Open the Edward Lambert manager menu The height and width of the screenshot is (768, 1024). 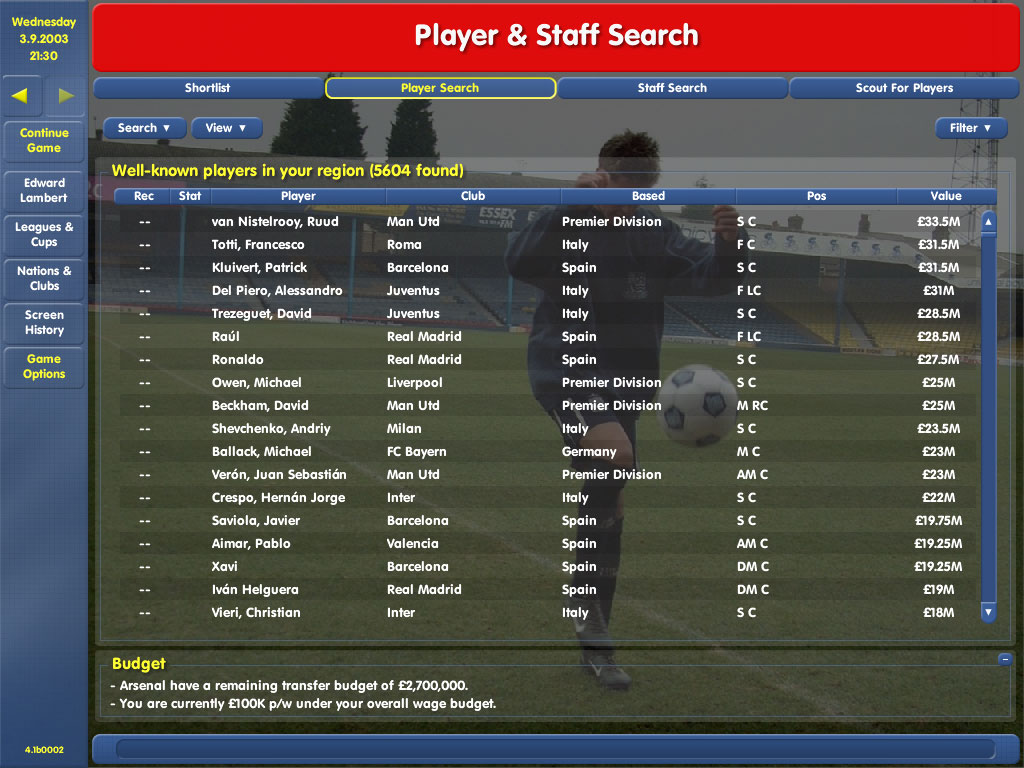[44, 190]
